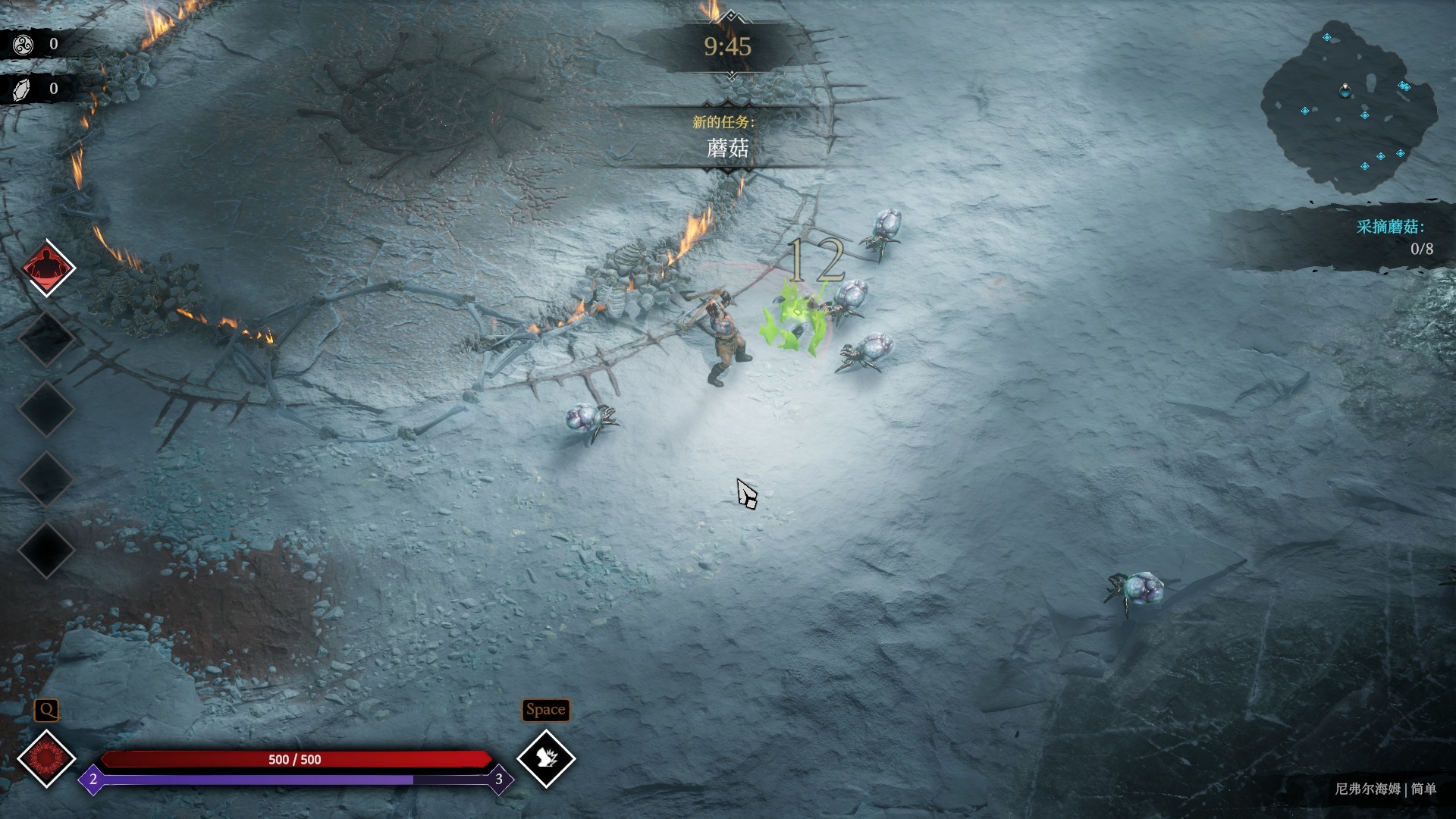Trigger the dash ability diamond icon
The width and height of the screenshot is (1456, 819).
(x=546, y=758)
